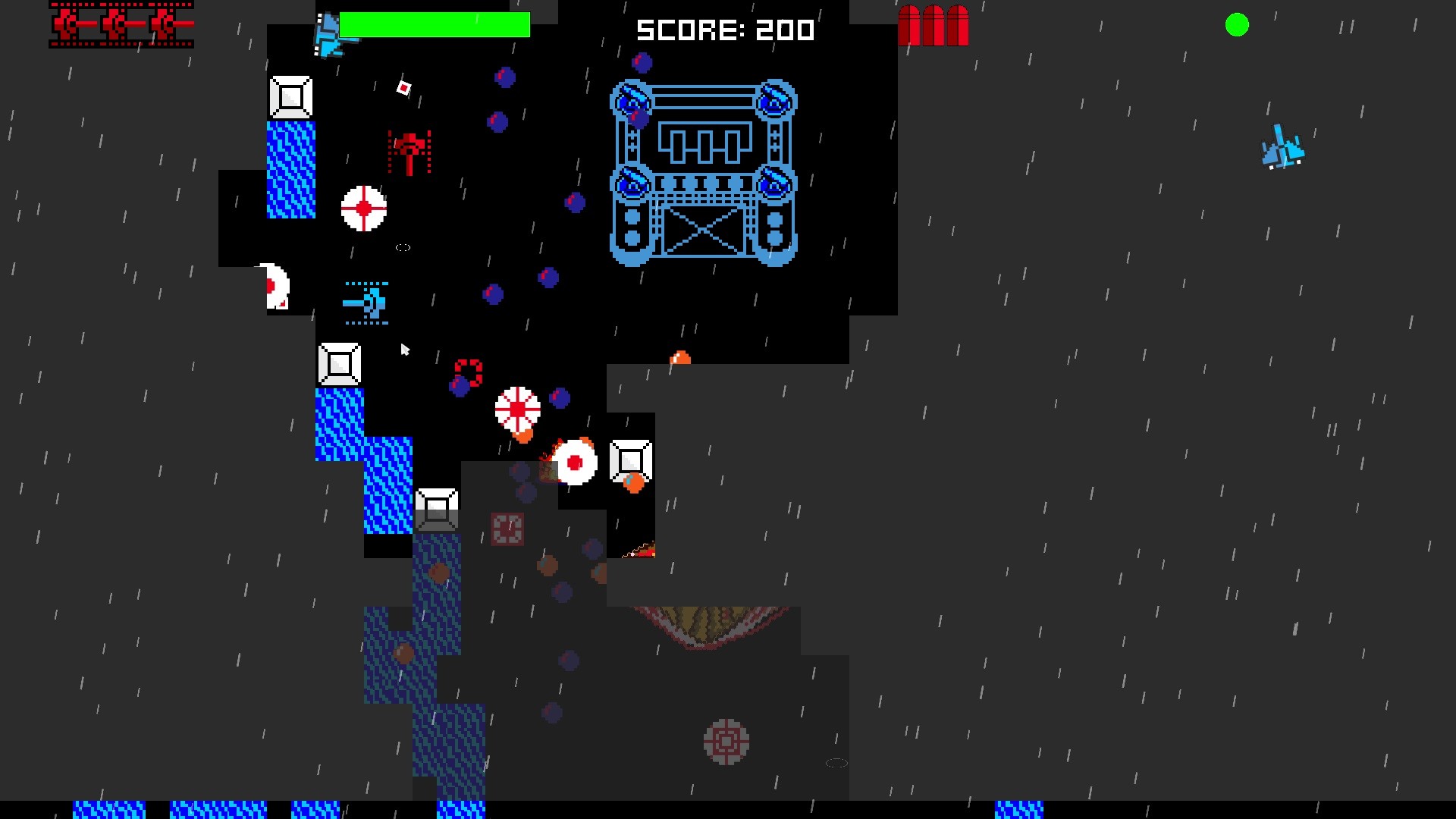Click the blue player tank near the health bar
This screenshot has height=819, width=1456.
click(328, 34)
